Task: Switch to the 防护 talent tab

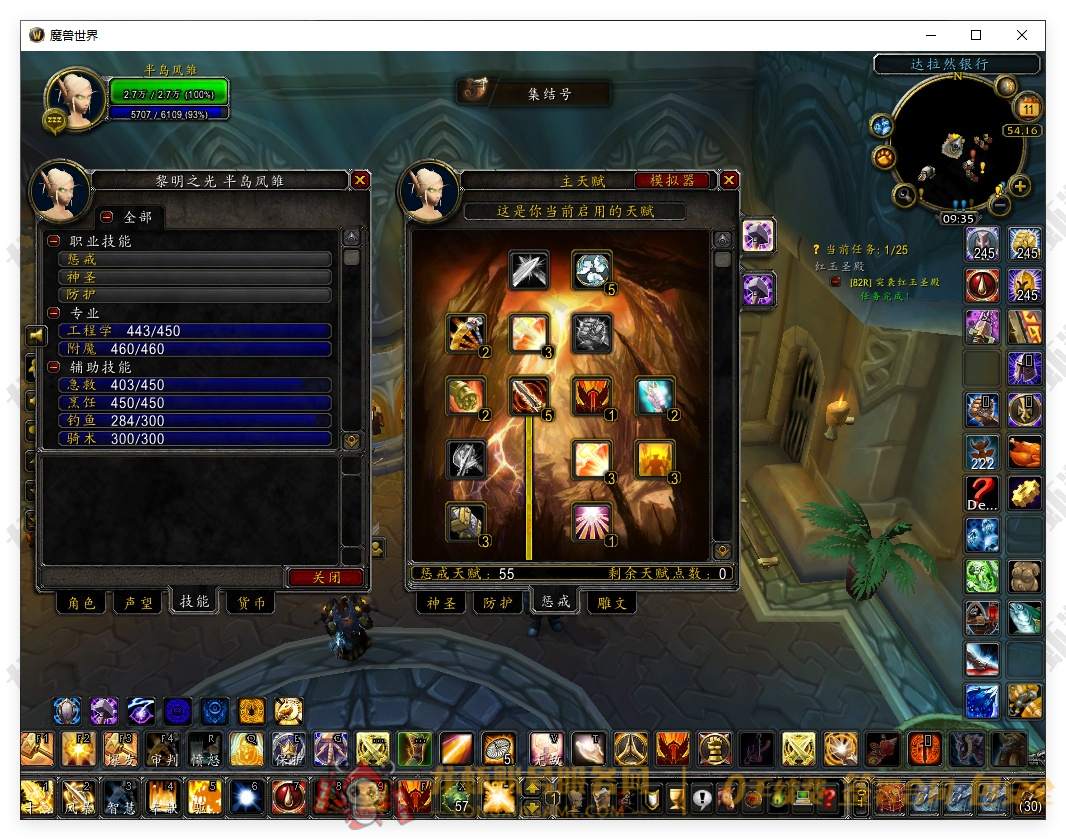Action: (497, 603)
